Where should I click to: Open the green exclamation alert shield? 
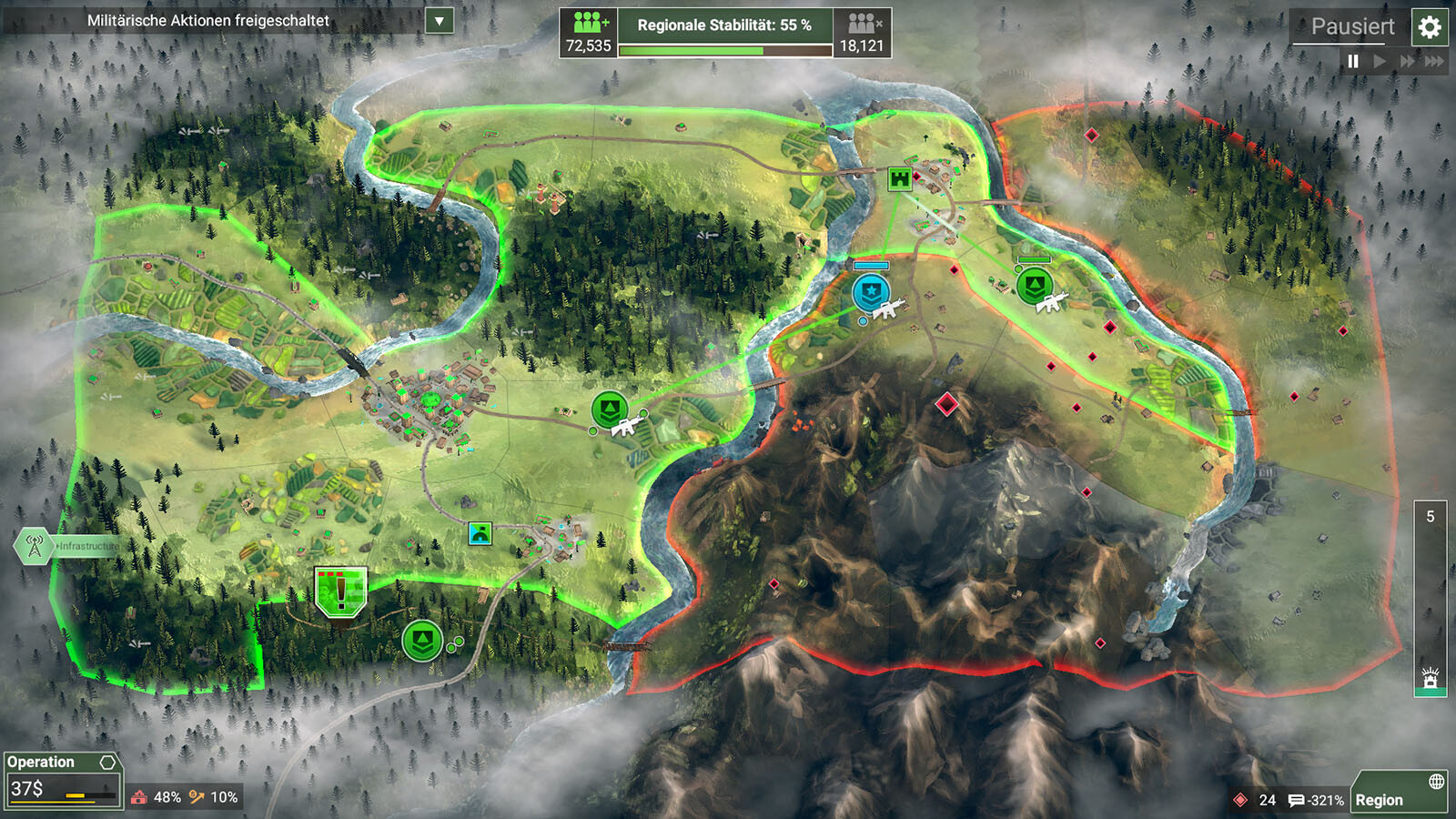point(341,591)
